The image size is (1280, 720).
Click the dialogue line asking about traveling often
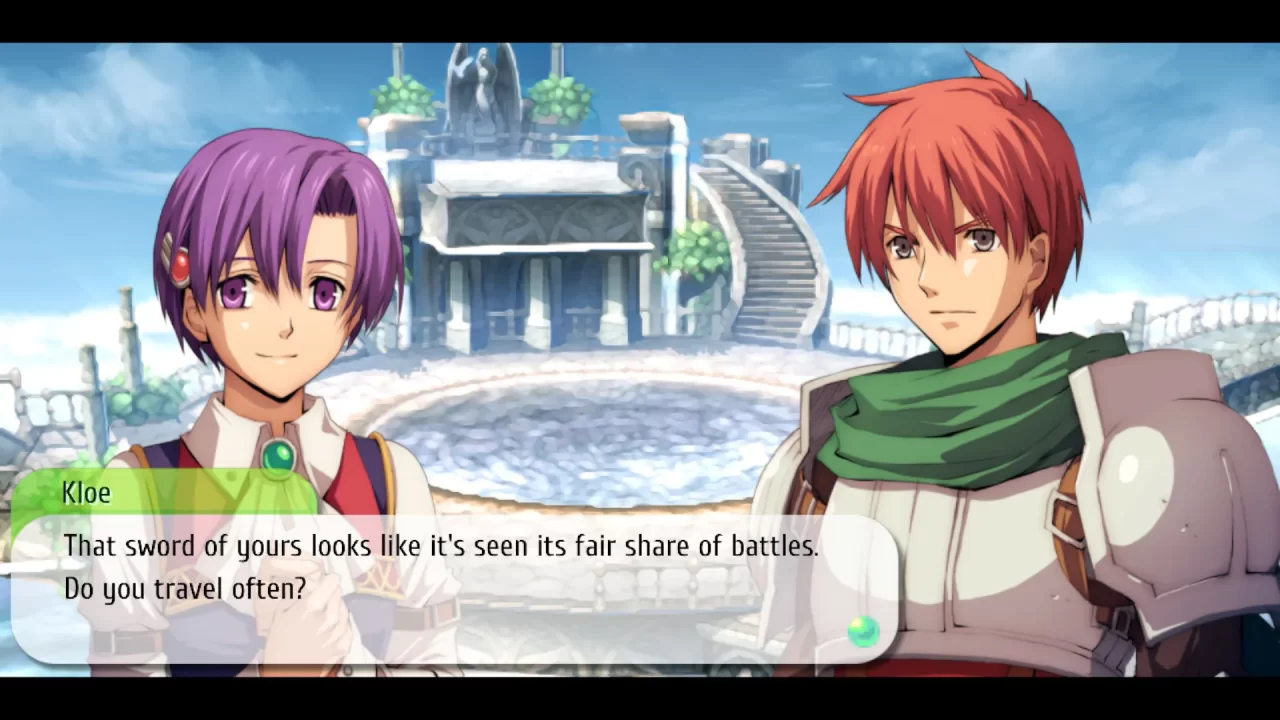point(183,588)
